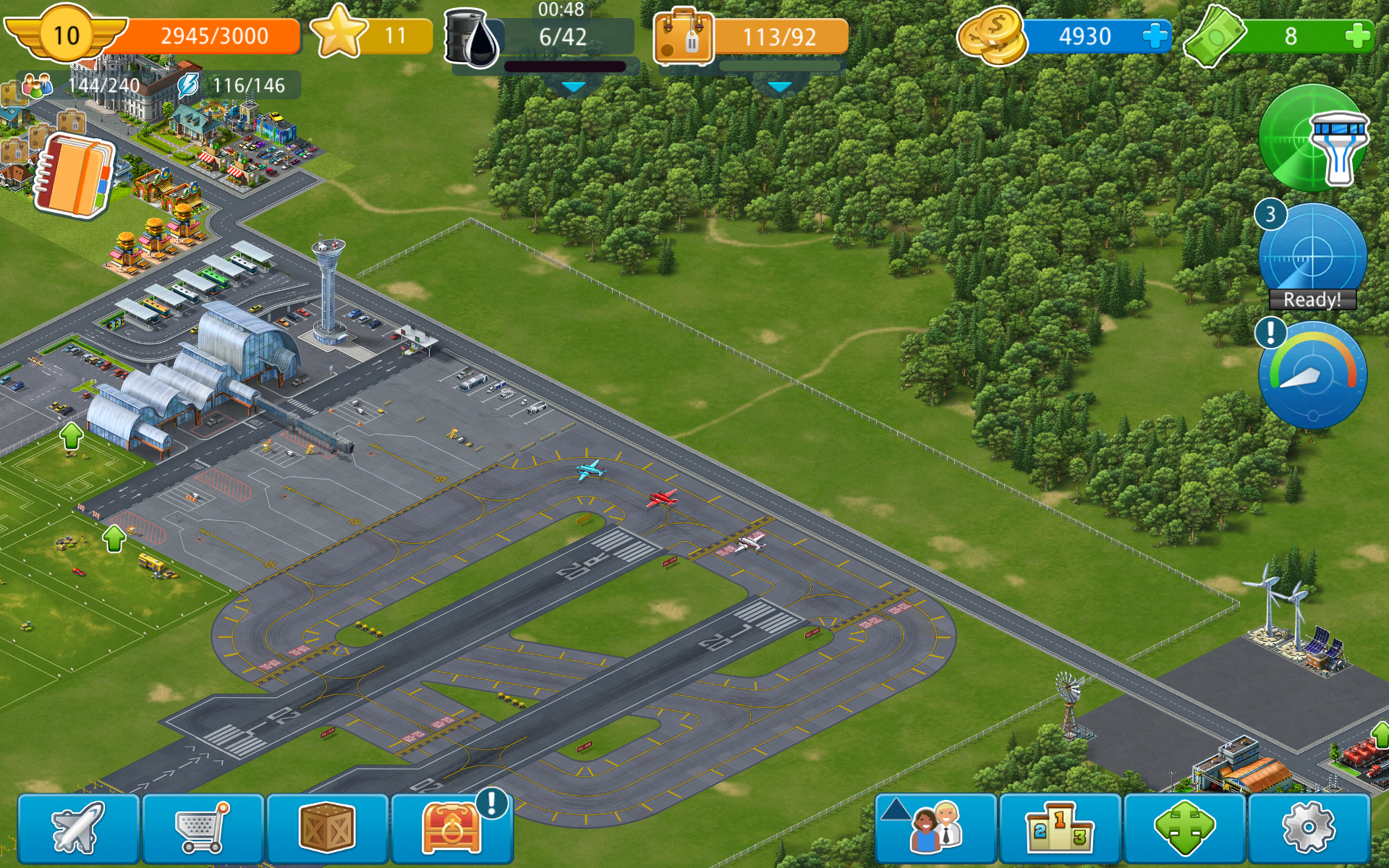Viewport: 1389px width, 868px height.
Task: Open the control tower radar
Action: pos(1313,139)
